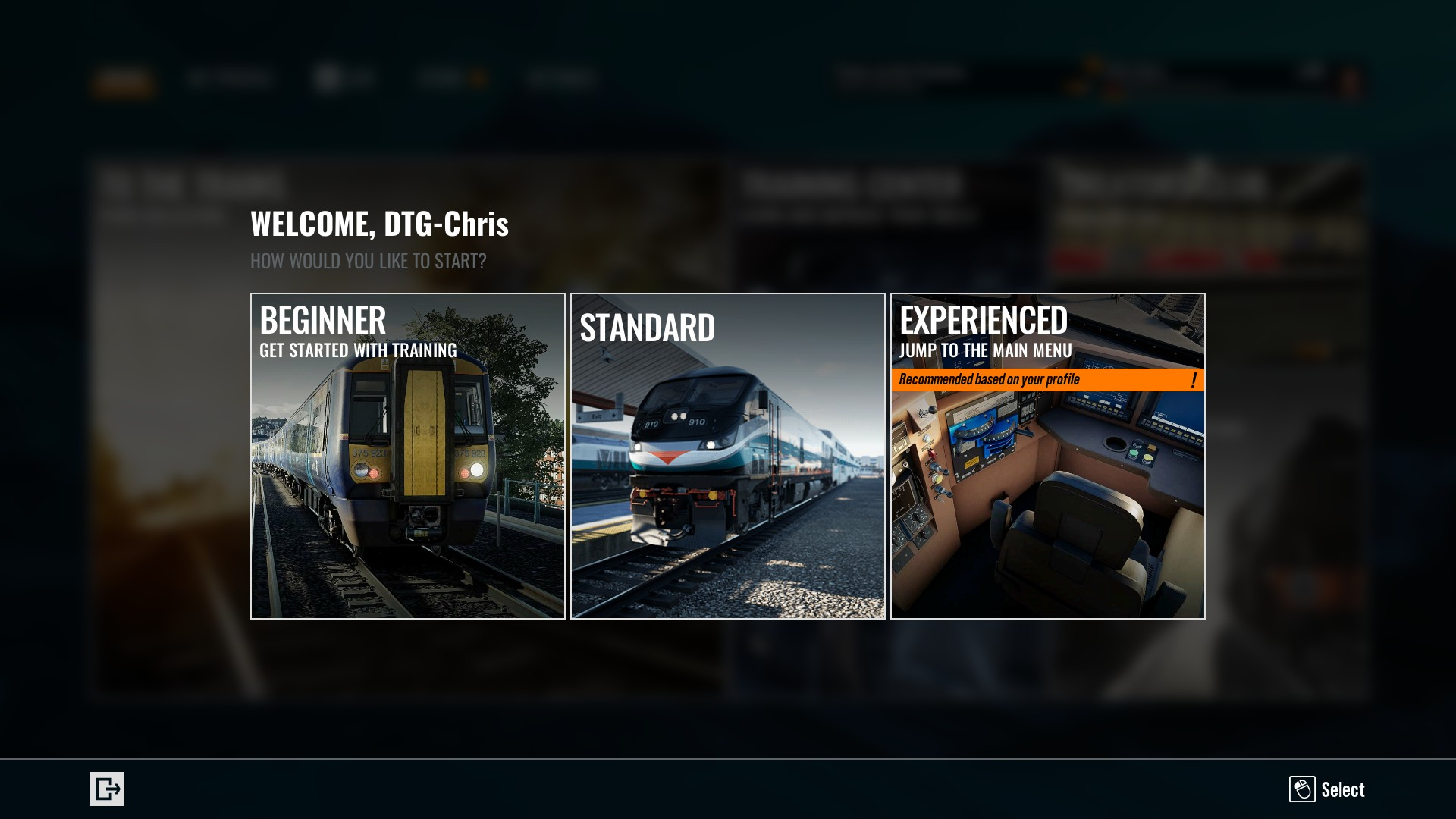Pick the Experienced main menu tile

click(1047, 456)
